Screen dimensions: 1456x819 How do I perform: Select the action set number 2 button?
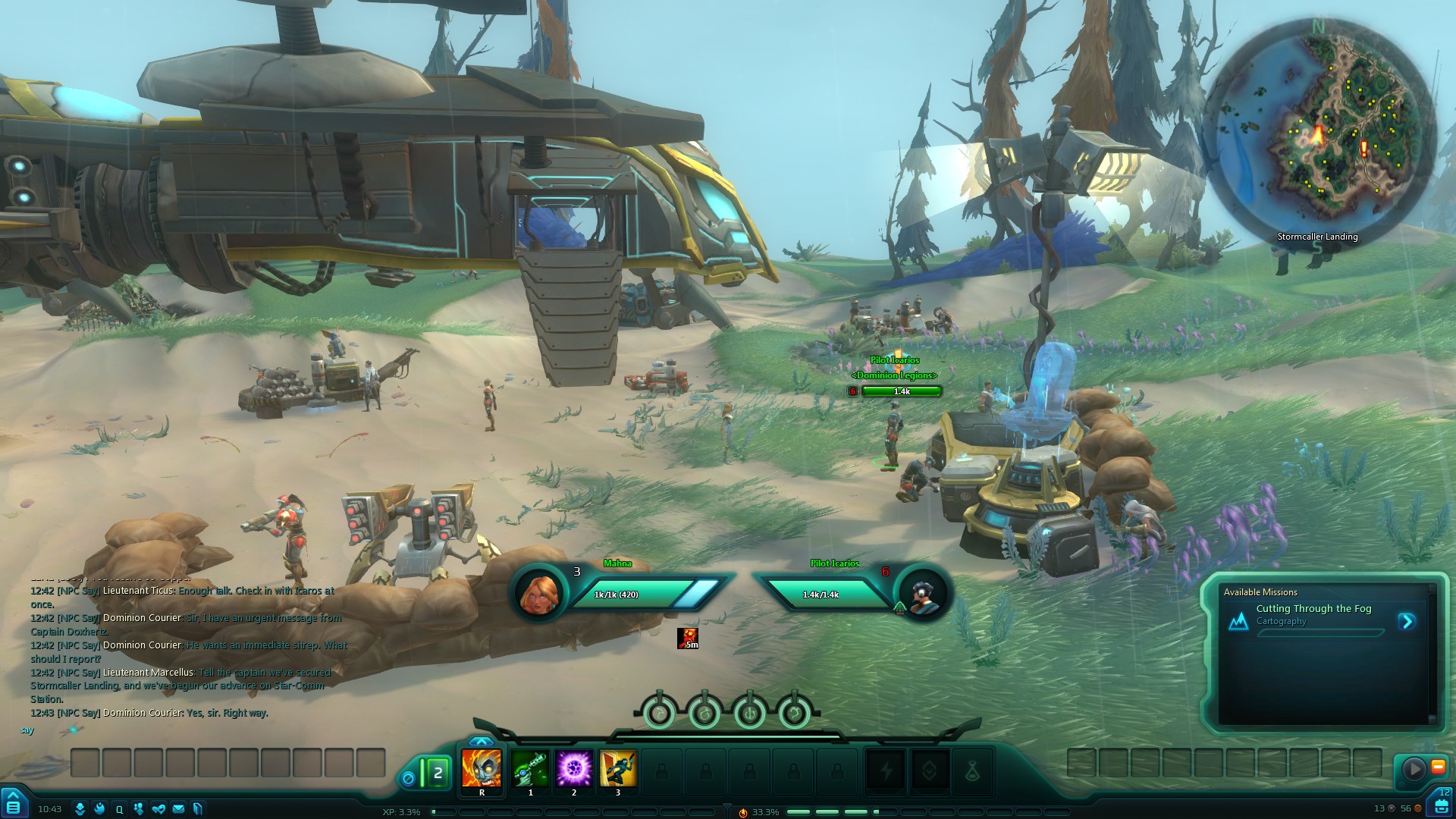[x=438, y=773]
